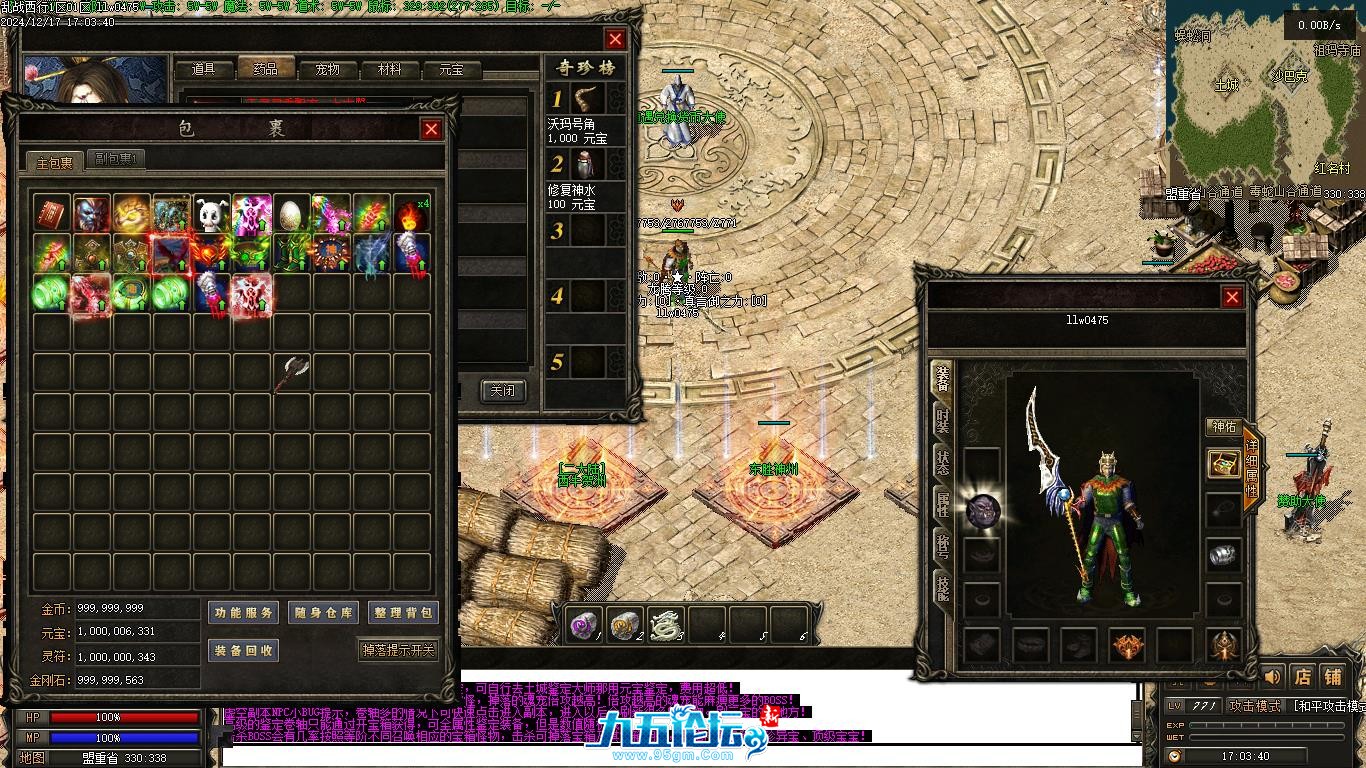Open the 材料 materials shop tab

[x=389, y=70]
